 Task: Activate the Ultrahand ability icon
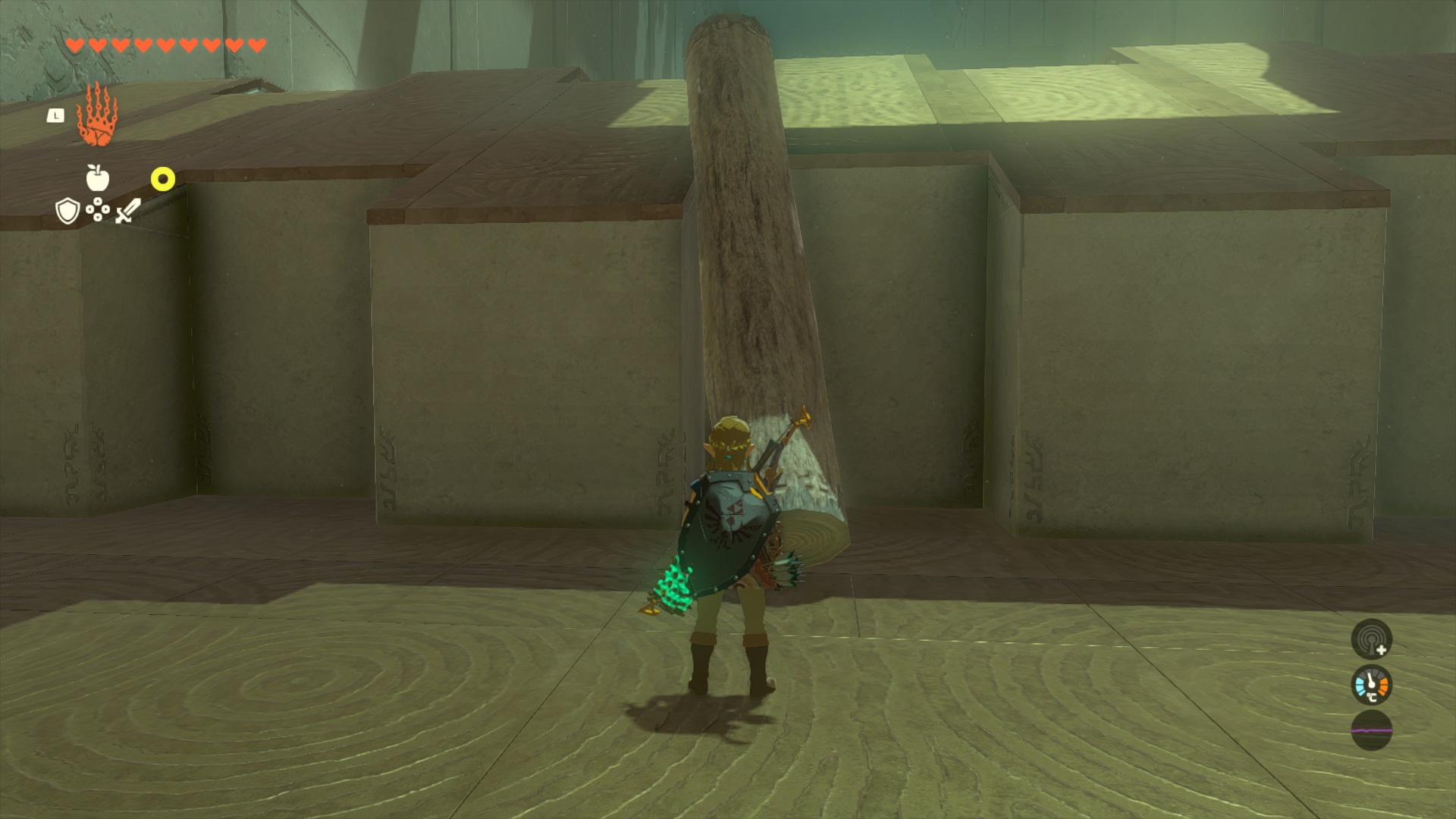[x=98, y=116]
